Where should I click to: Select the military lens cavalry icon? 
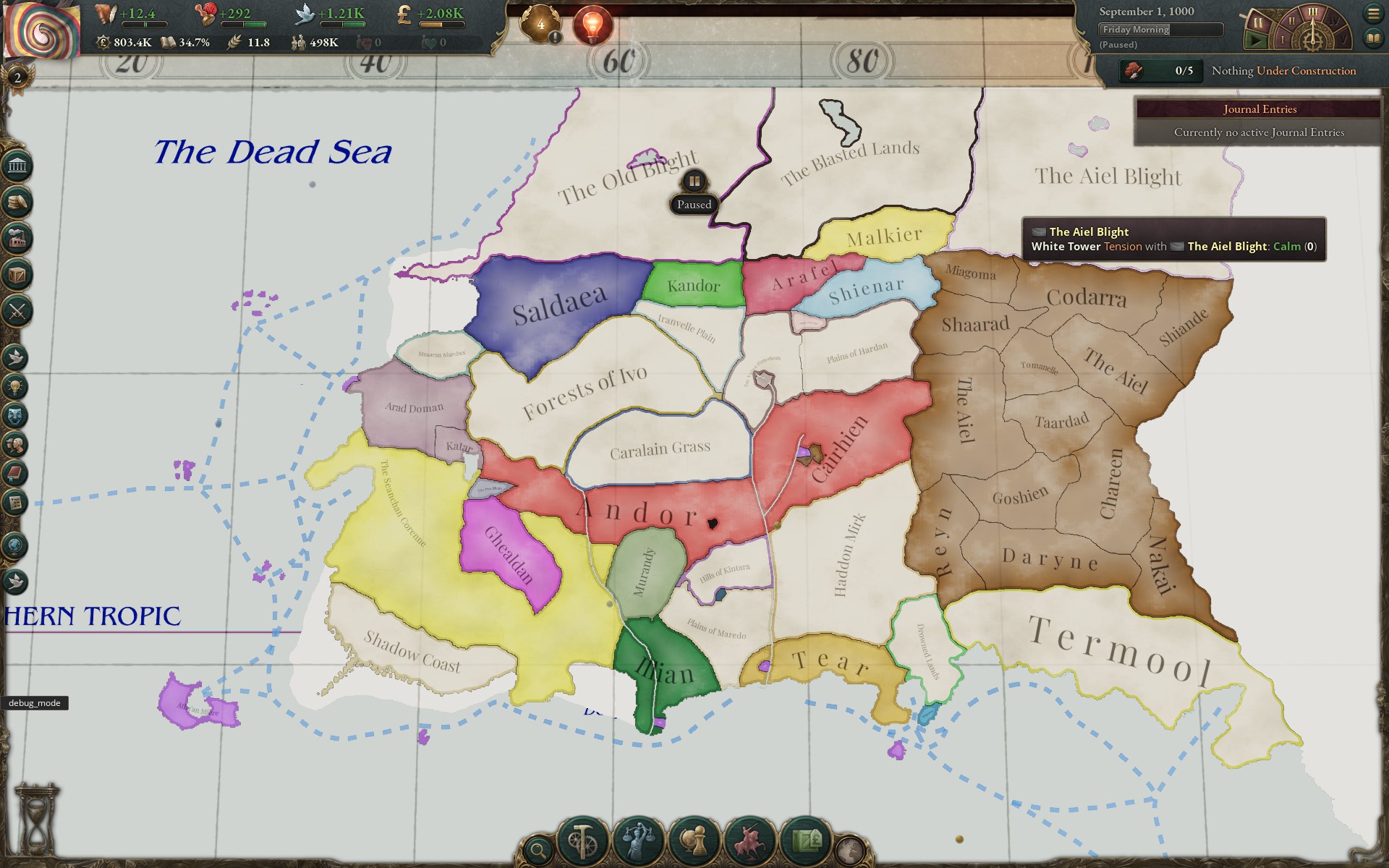coord(749,839)
